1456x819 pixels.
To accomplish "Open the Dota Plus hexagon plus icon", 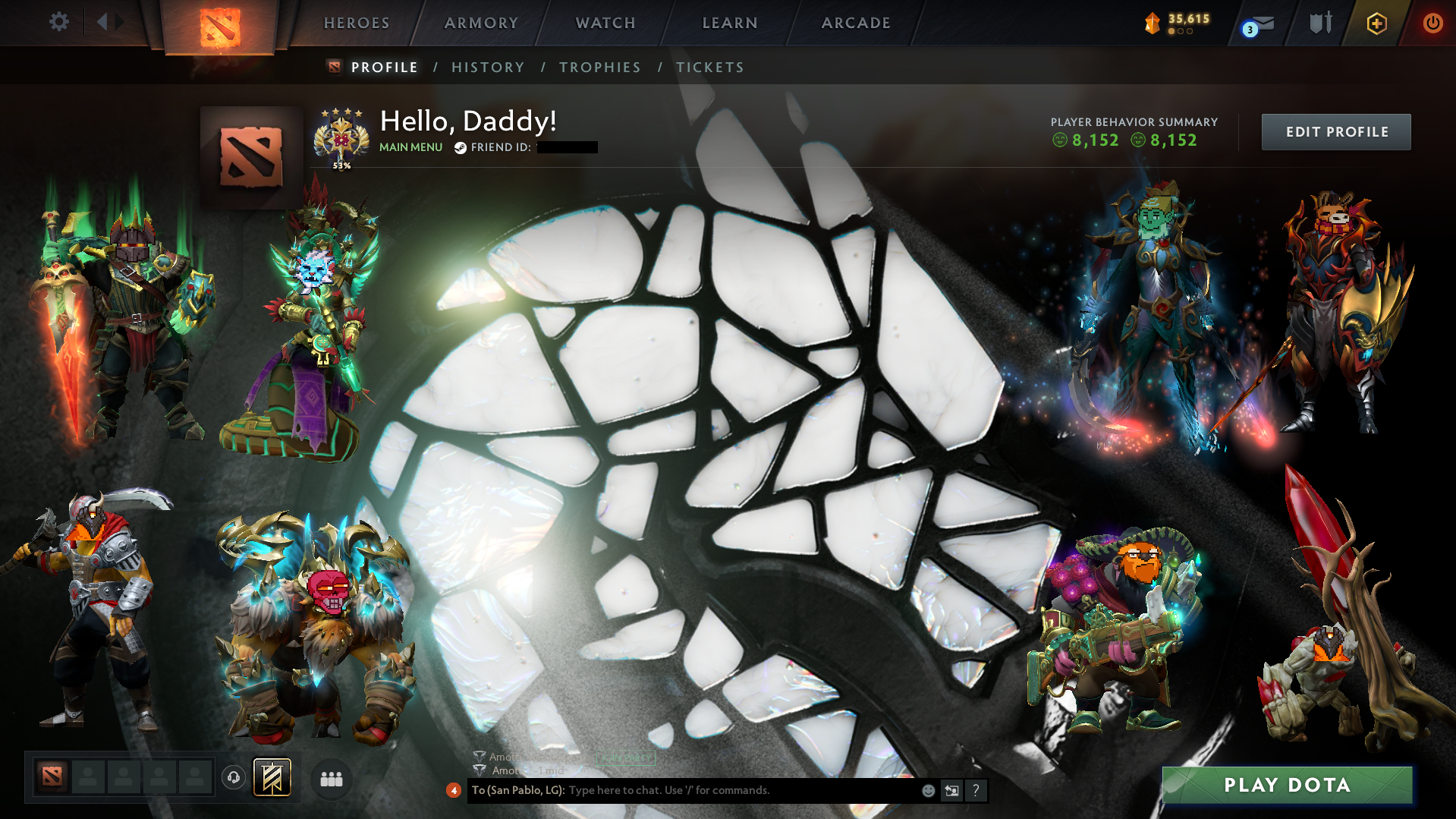I will 1376,23.
